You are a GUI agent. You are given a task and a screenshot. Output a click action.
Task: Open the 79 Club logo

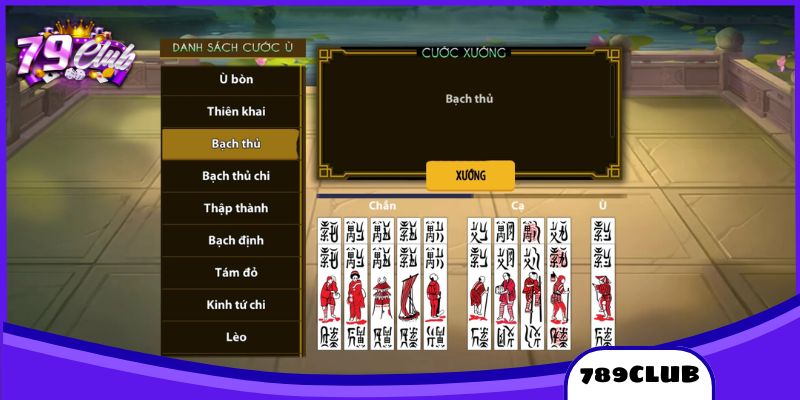tap(75, 55)
